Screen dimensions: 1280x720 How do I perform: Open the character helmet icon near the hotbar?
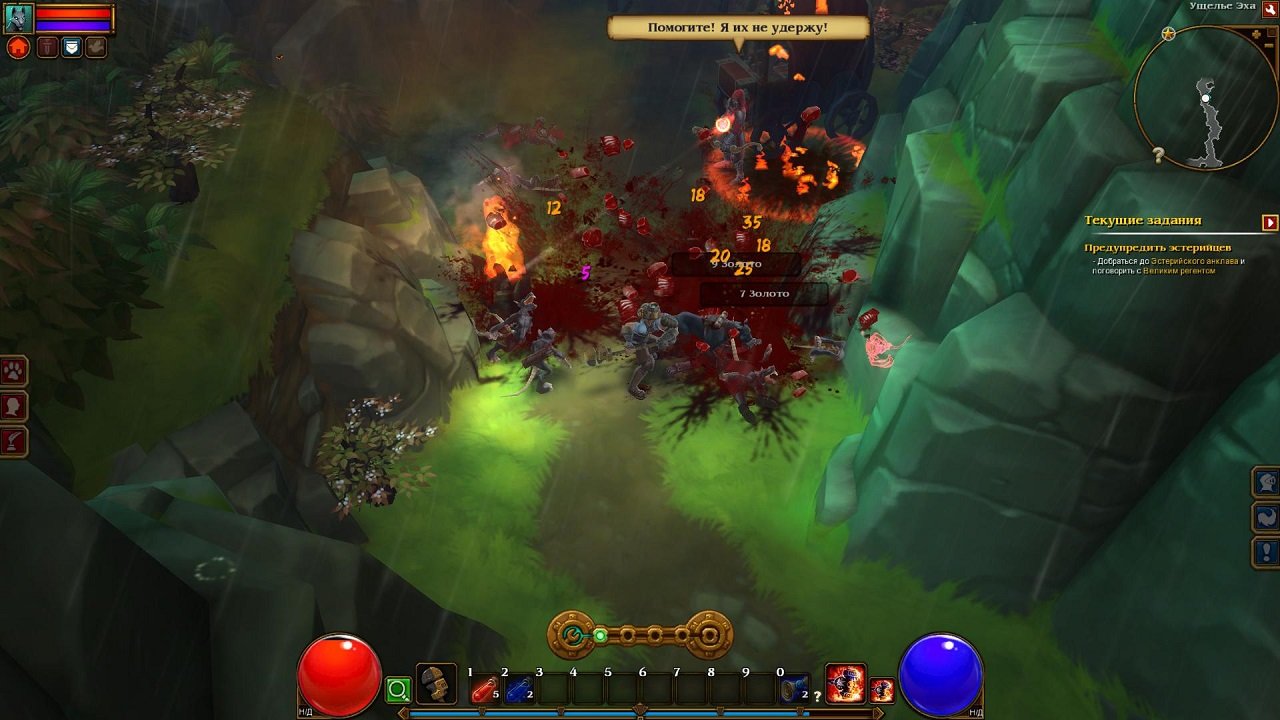437,683
